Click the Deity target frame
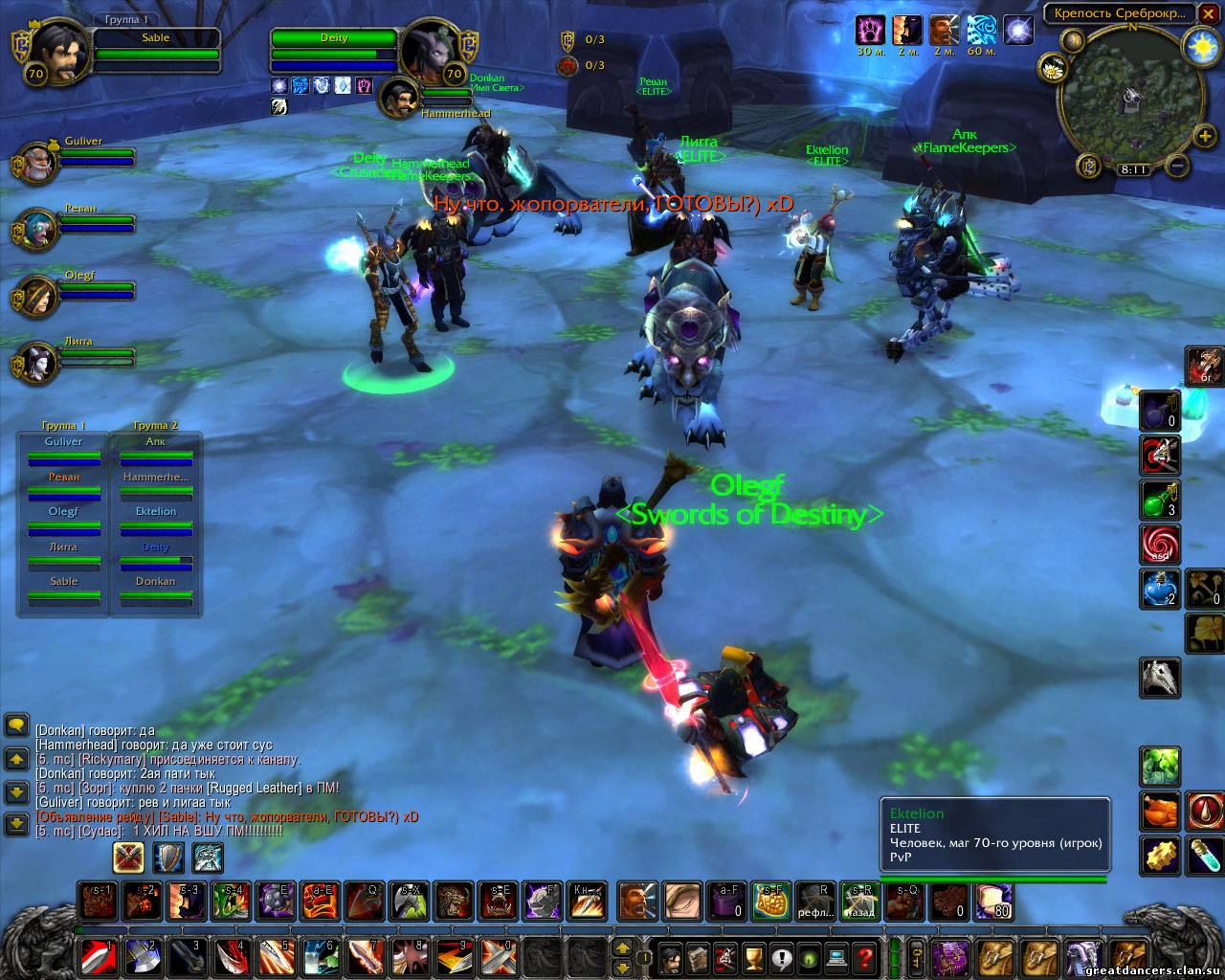The width and height of the screenshot is (1225, 980). pyautogui.click(x=335, y=50)
